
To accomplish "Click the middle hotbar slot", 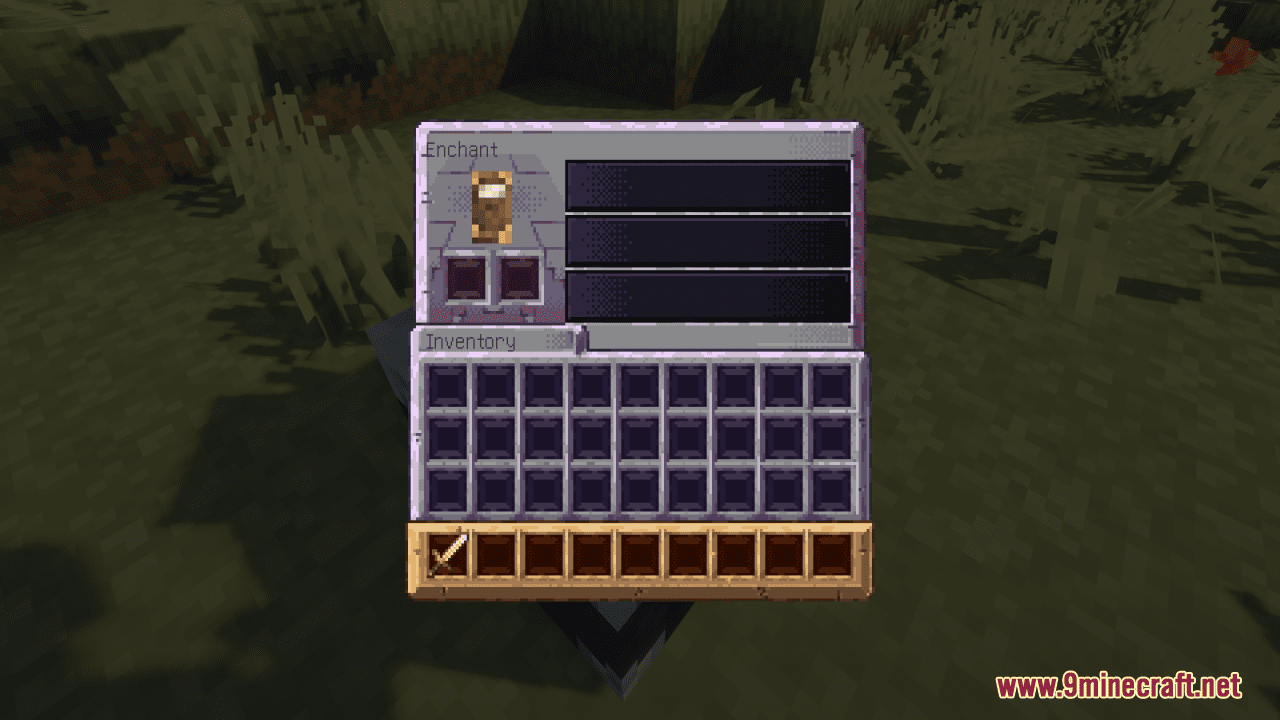I will tap(641, 557).
